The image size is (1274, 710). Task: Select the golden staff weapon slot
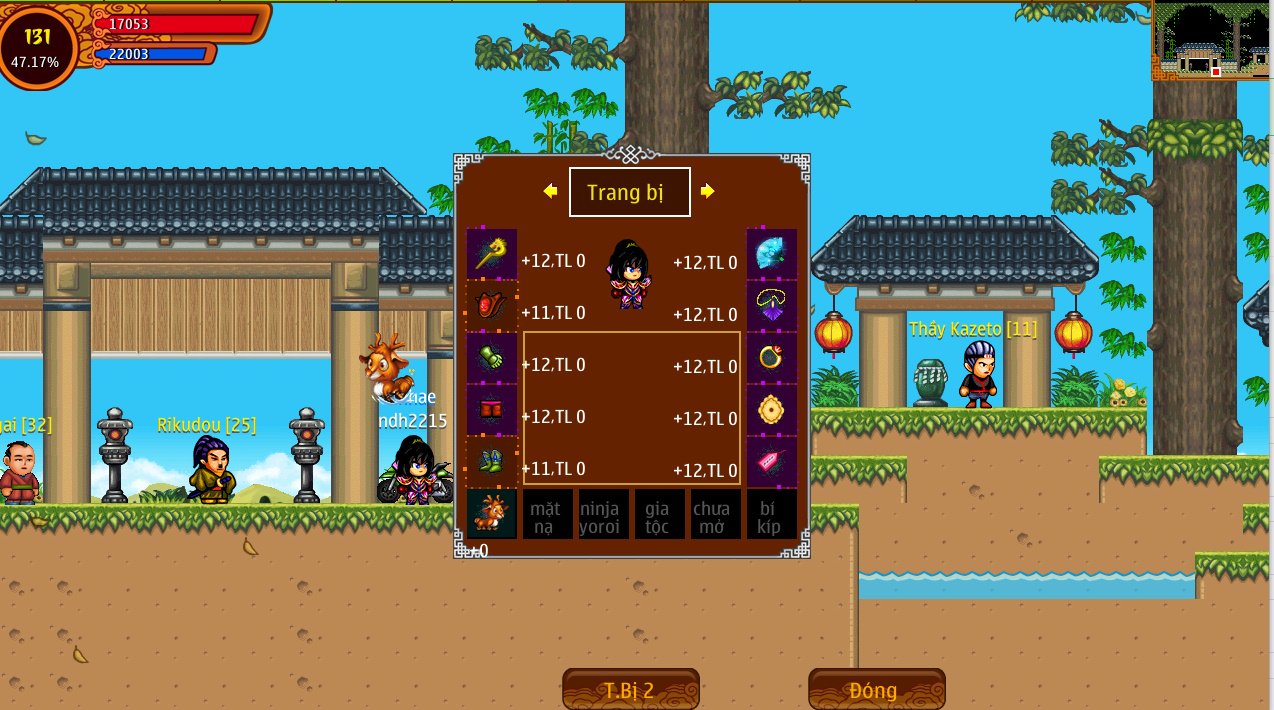pyautogui.click(x=492, y=254)
